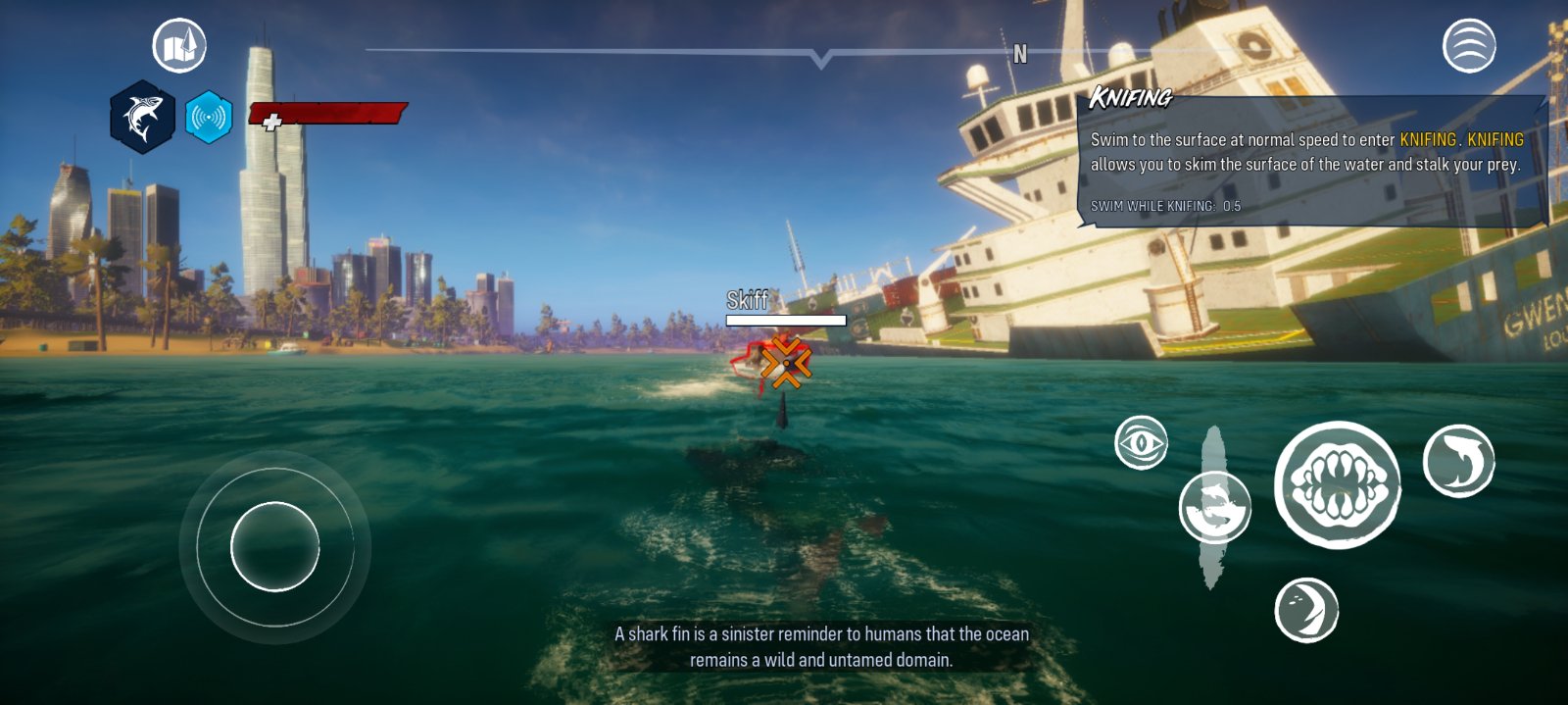Open the menu icon with three curved lines
1568x705 pixels.
pos(1469,46)
